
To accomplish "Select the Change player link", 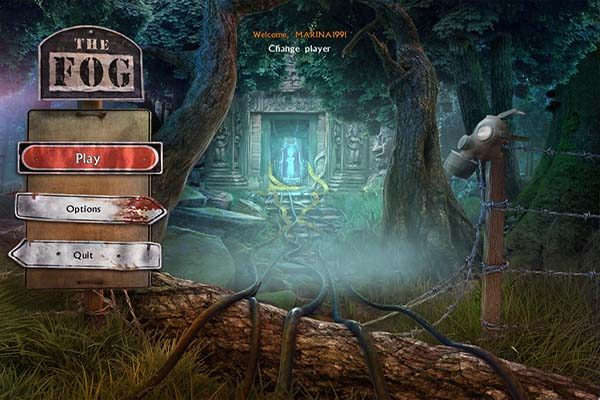I will pos(300,48).
